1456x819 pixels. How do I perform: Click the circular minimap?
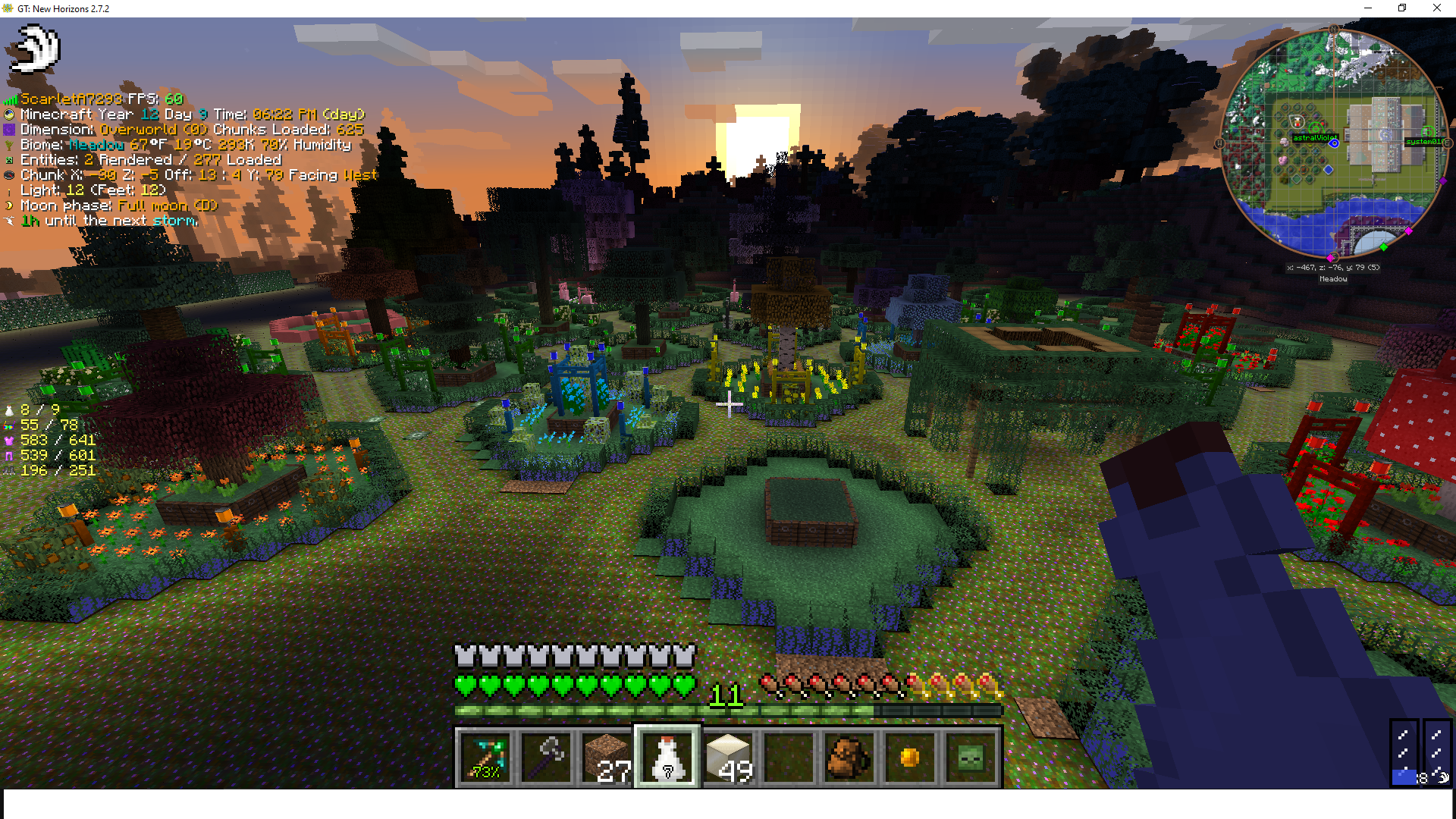click(x=1333, y=144)
